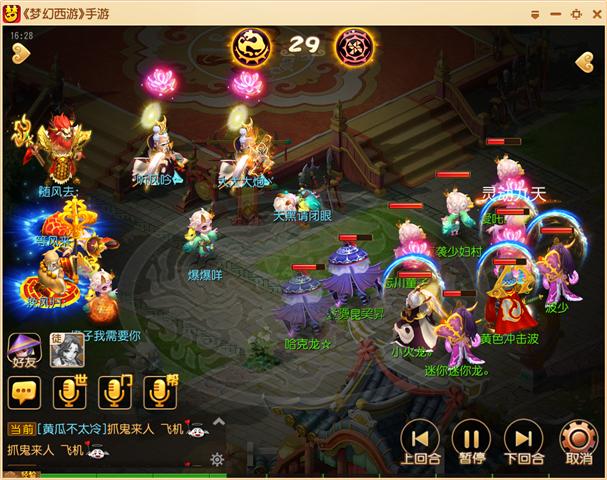Open the friends list (好友)
607x480 pixels.
(x=24, y=351)
